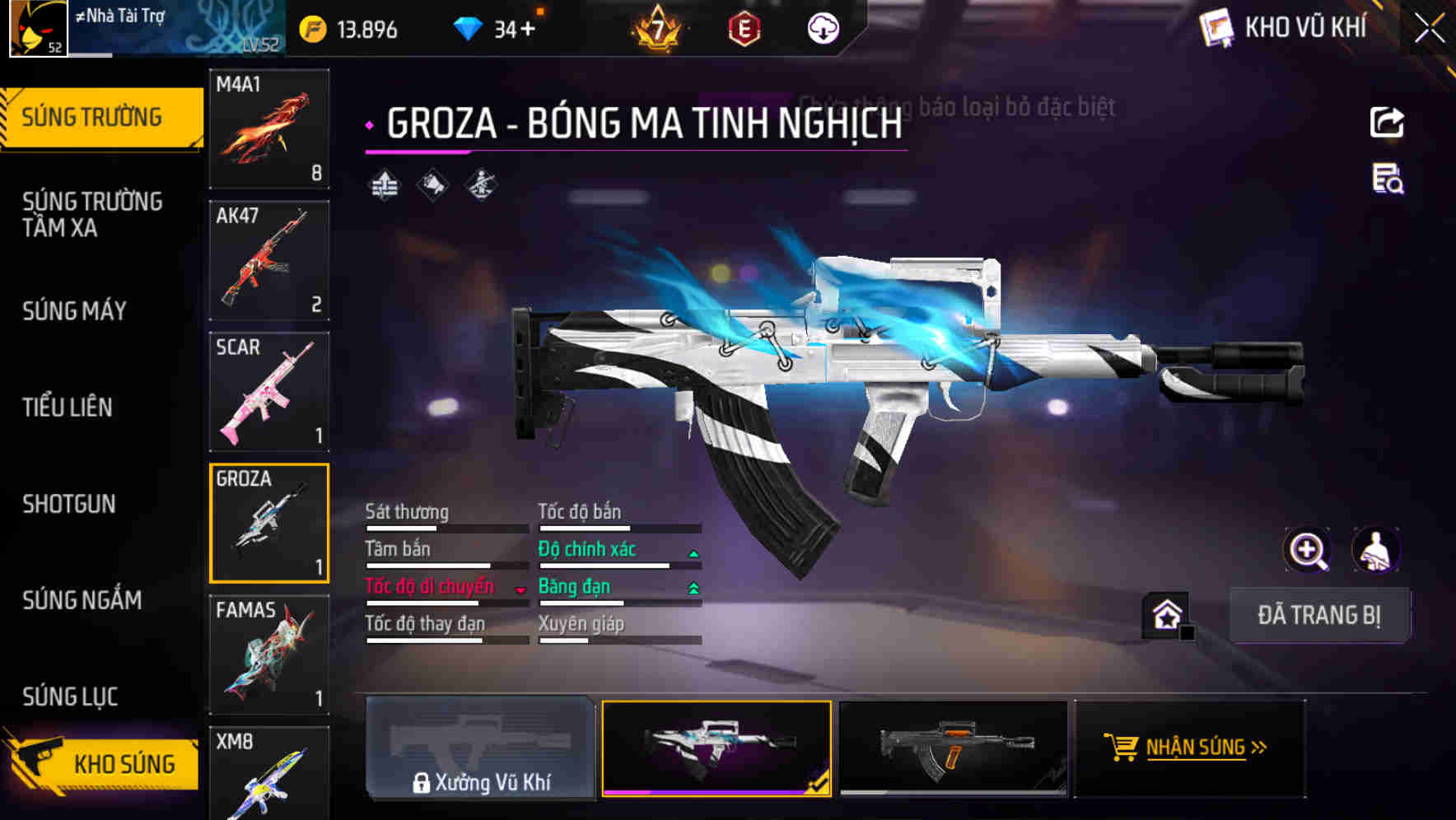Viewport: 1456px width, 820px height.
Task: Show the Súng Ngắm category
Action: [x=82, y=600]
